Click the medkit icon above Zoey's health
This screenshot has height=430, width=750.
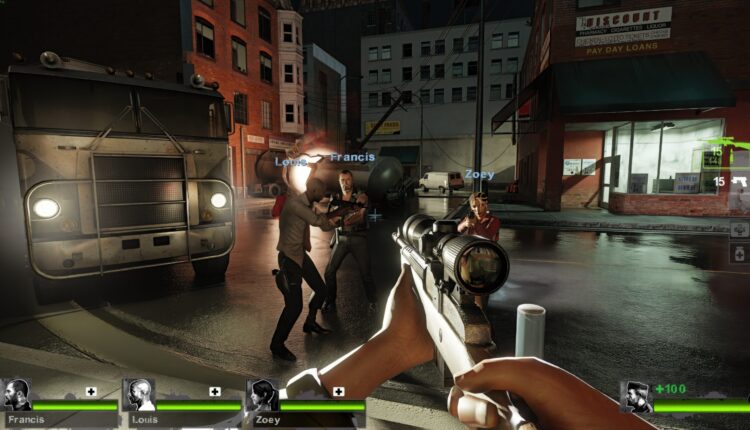tap(339, 391)
